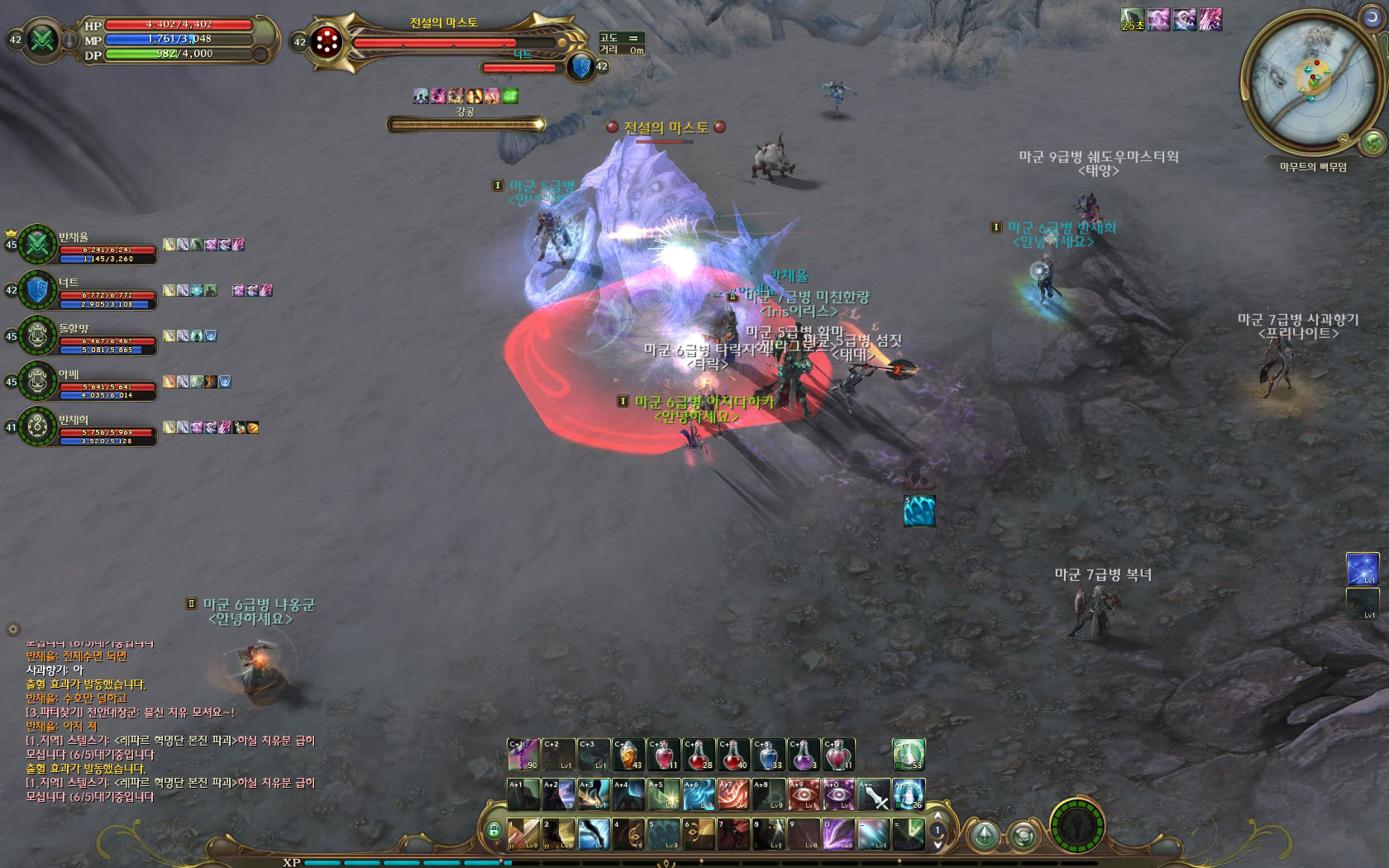
Task: Use the sword skill in the A+- slot
Action: pos(873,794)
